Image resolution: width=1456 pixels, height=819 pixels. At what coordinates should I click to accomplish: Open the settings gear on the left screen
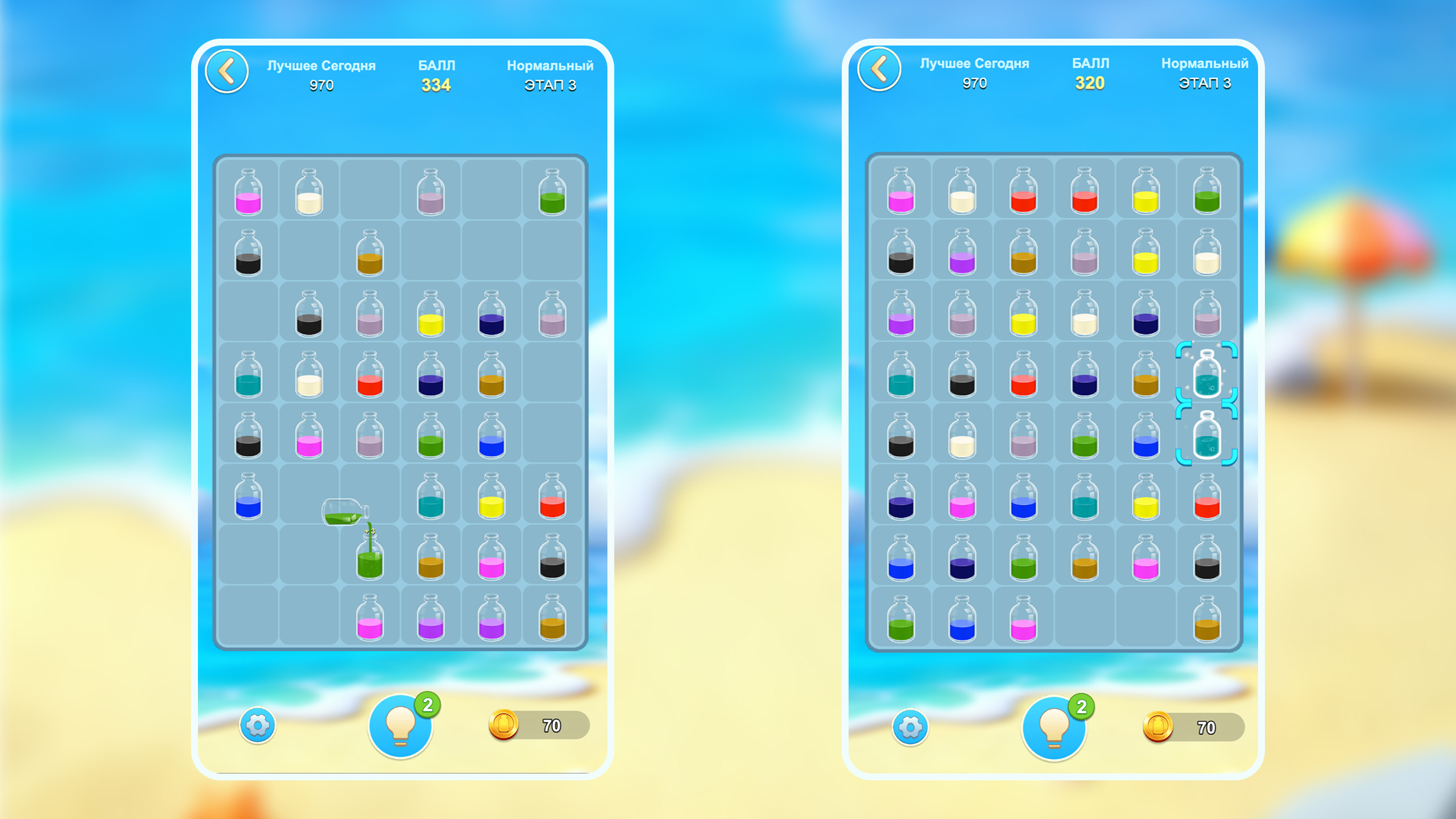[259, 726]
